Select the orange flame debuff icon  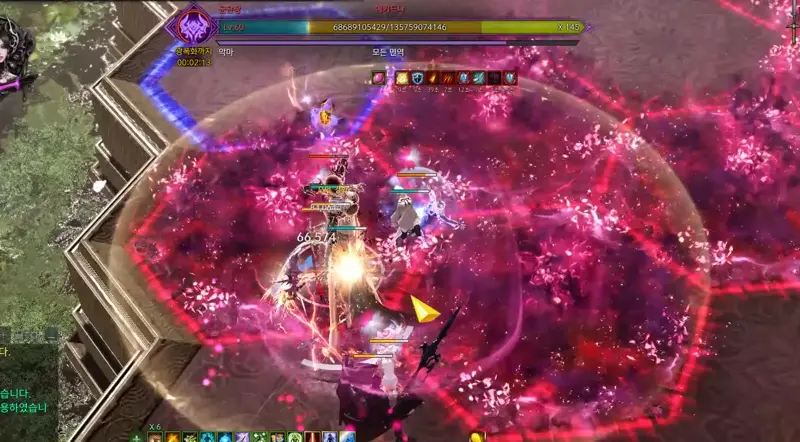coord(432,77)
